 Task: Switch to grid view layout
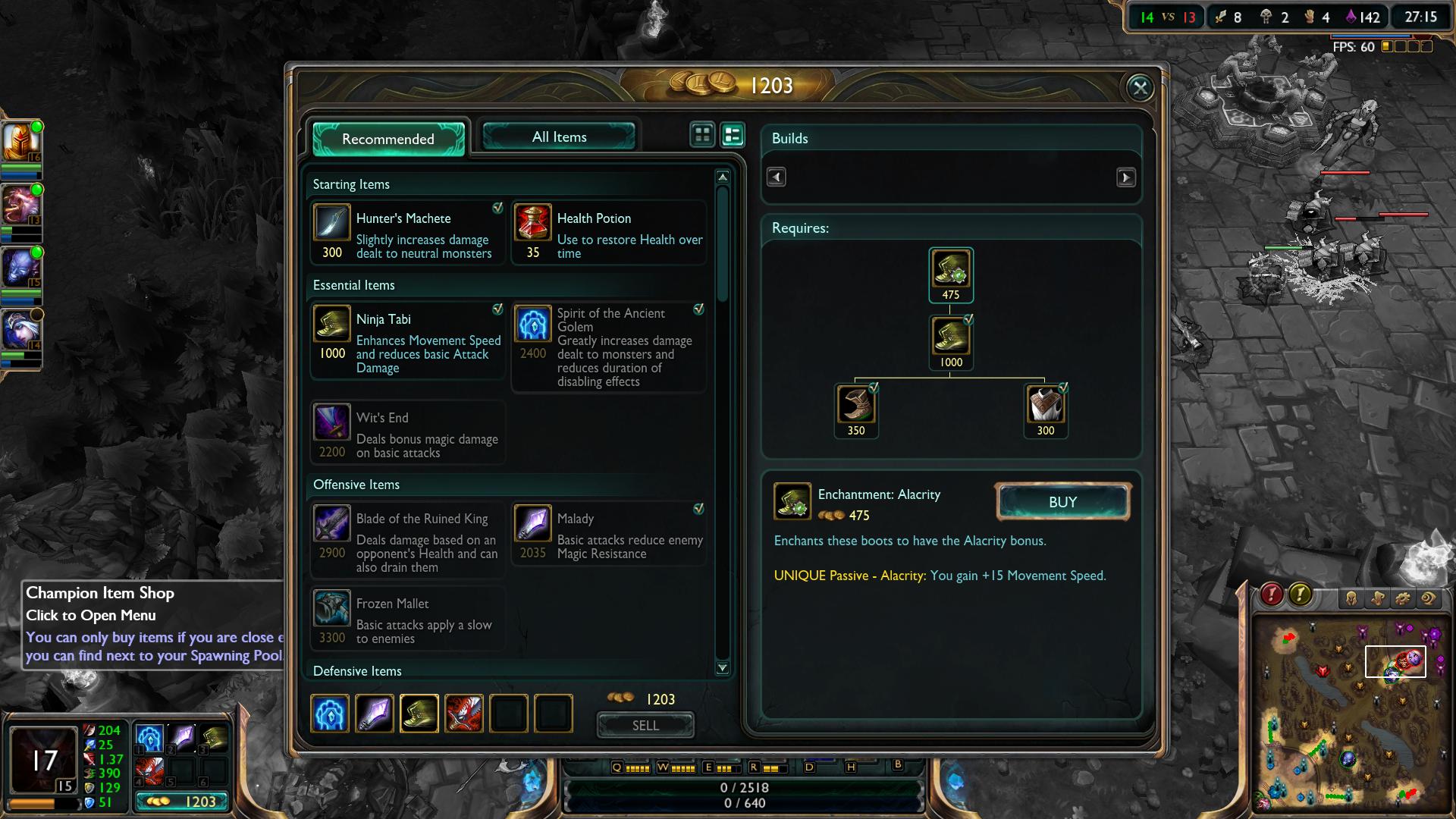coord(702,135)
